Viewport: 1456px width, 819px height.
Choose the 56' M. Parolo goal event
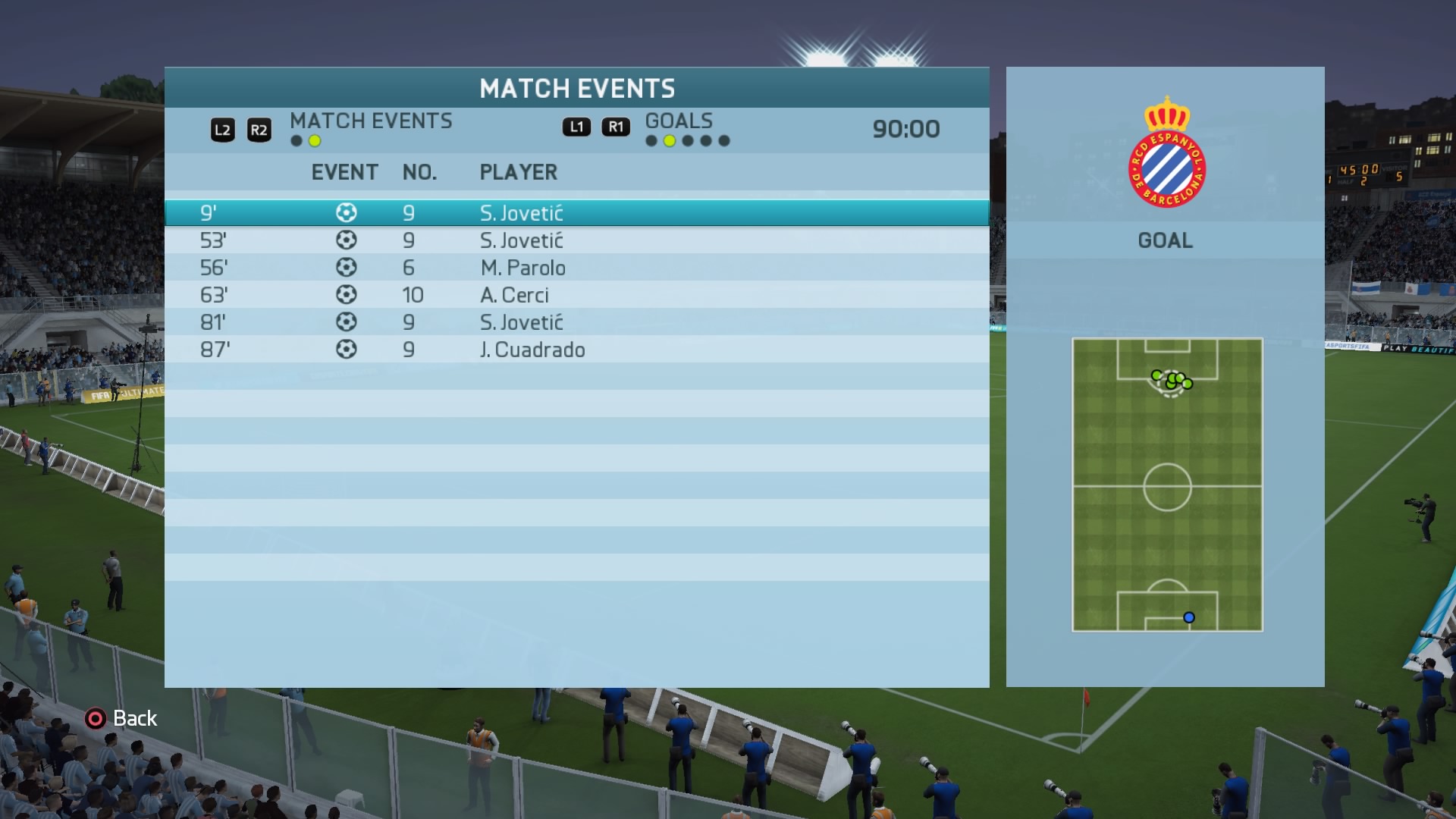point(576,268)
